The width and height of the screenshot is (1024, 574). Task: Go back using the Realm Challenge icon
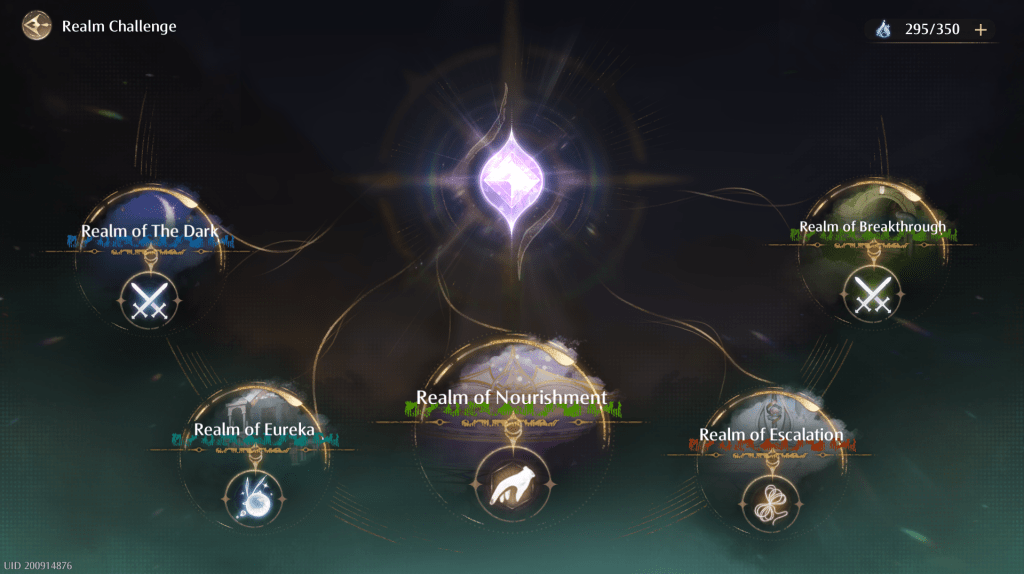[x=37, y=25]
